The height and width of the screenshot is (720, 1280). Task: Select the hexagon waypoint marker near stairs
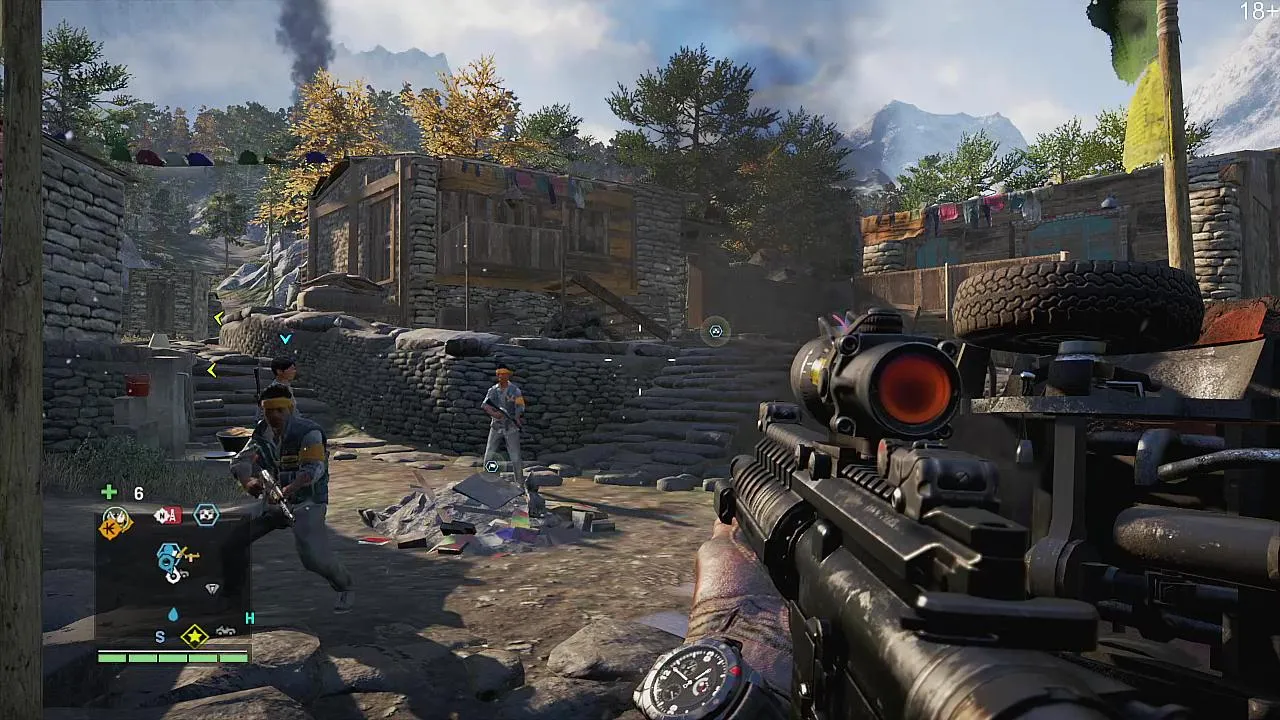[x=715, y=331]
